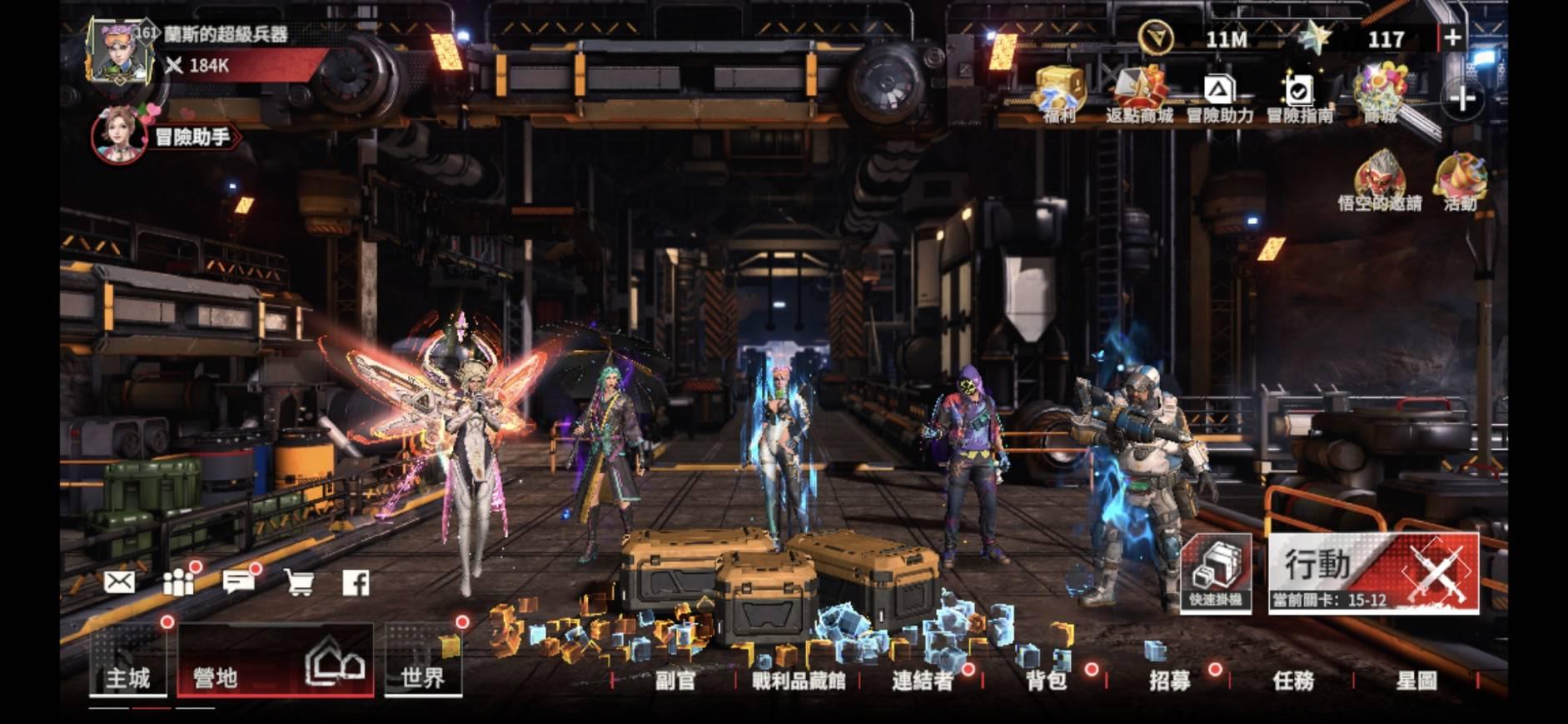Open the 背包 backpack menu
This screenshot has height=724, width=1568.
[1046, 681]
